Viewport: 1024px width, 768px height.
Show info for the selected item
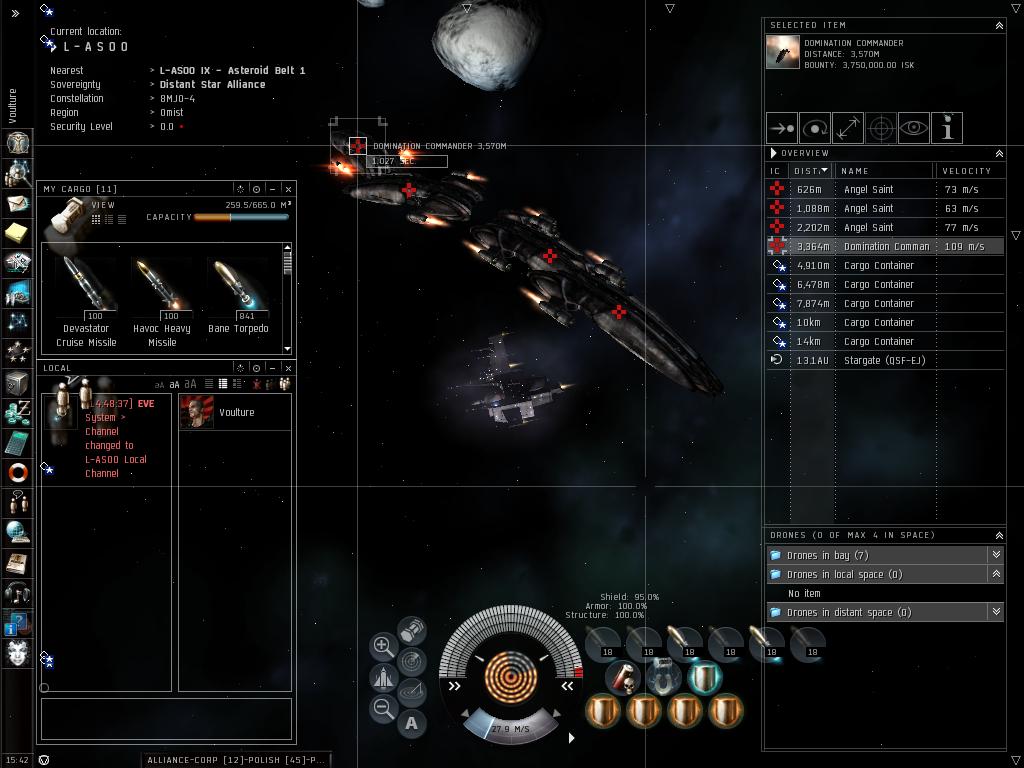[x=947, y=128]
